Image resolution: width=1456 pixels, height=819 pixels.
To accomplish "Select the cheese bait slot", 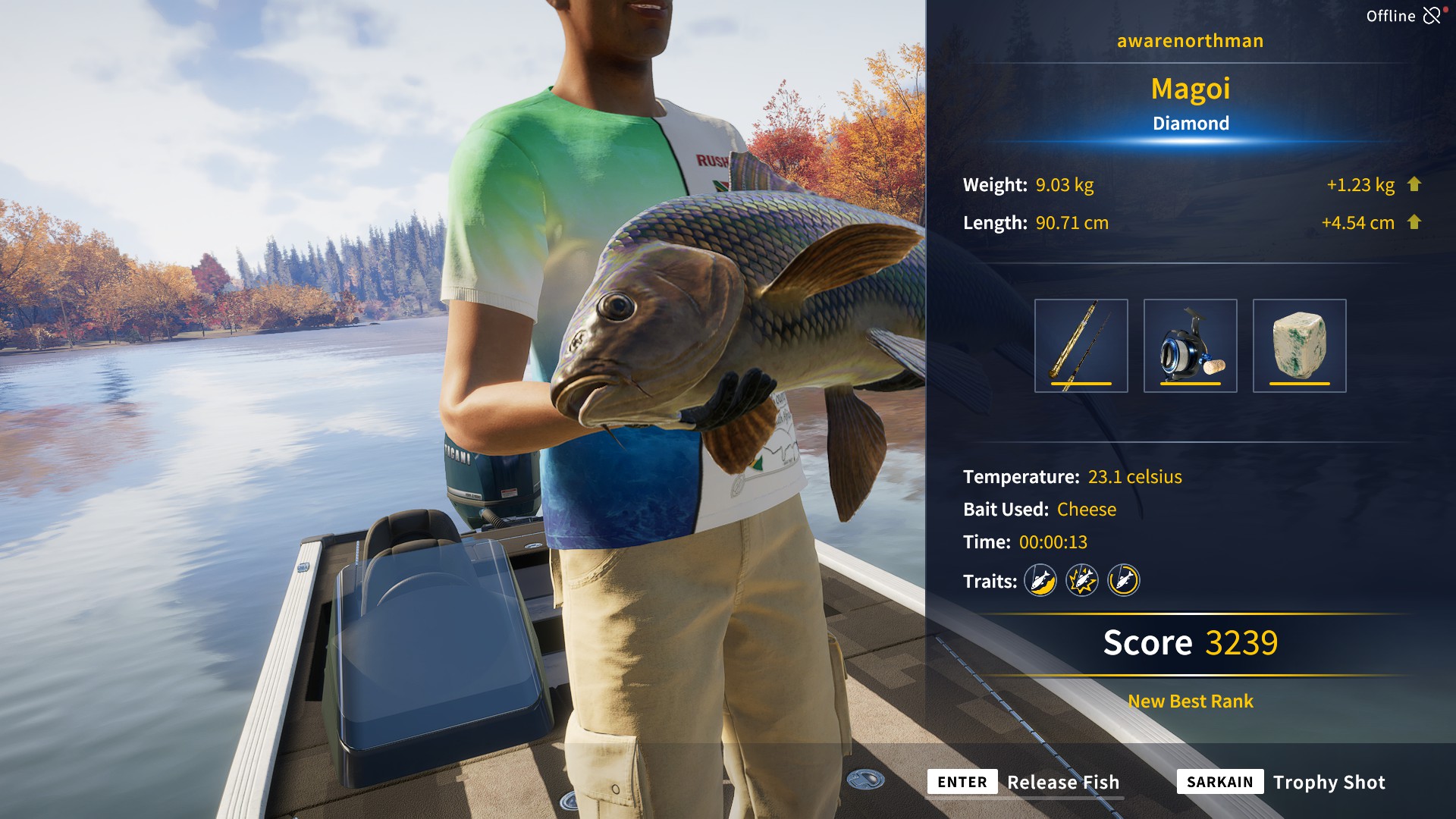I will coord(1299,346).
